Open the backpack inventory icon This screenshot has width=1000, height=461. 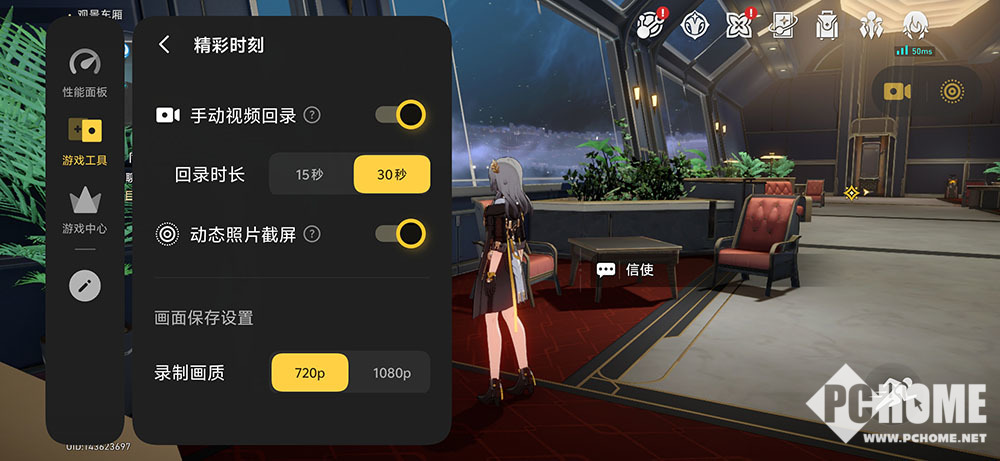point(826,24)
